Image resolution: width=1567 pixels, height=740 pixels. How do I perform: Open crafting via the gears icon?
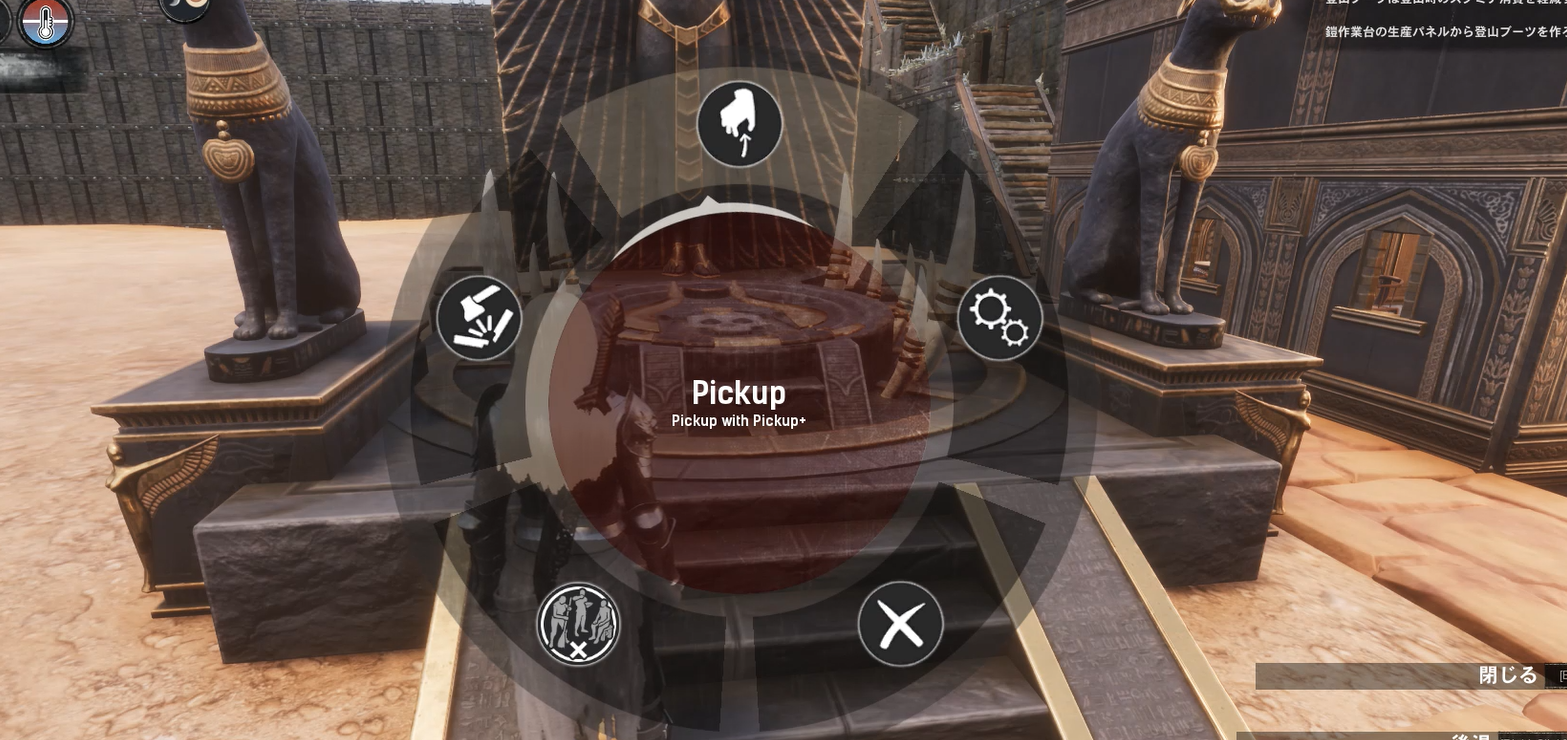(999, 319)
